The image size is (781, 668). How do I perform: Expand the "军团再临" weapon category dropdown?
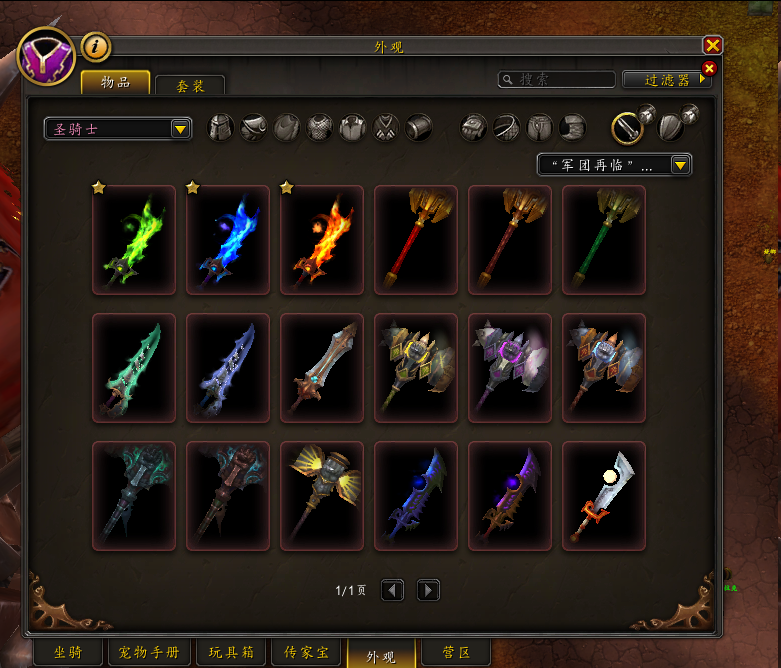pos(614,165)
